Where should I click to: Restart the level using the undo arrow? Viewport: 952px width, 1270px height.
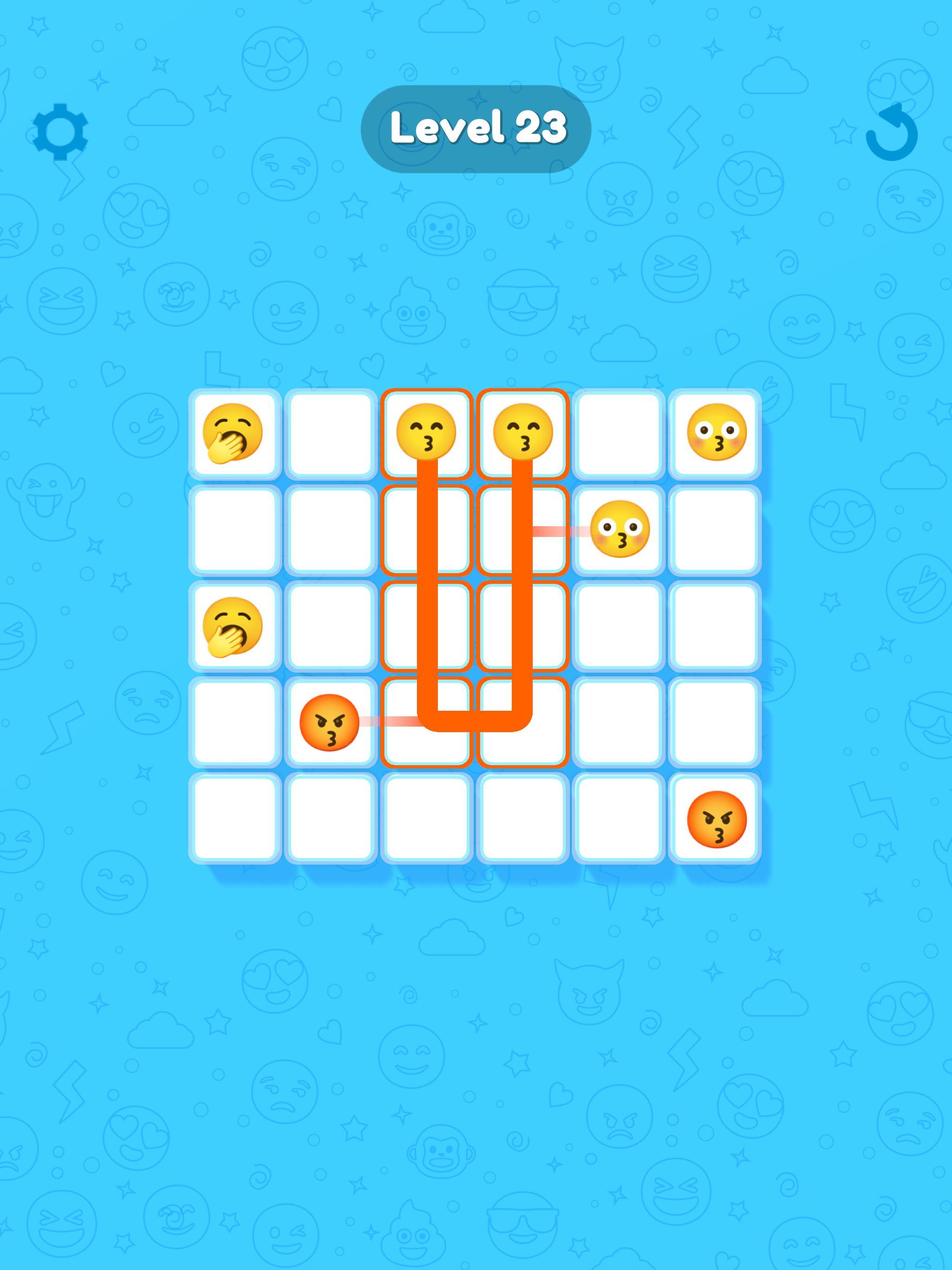[891, 135]
